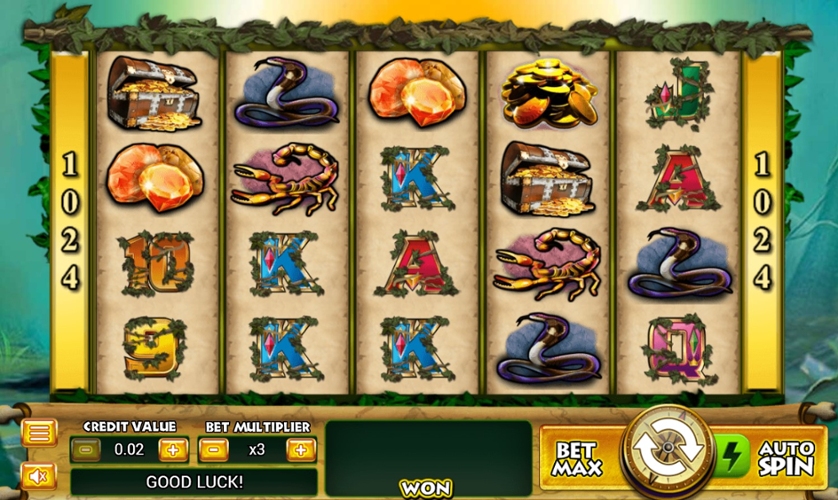Lower the bet multiplier
Viewport: 838px width, 500px height.
click(x=213, y=450)
